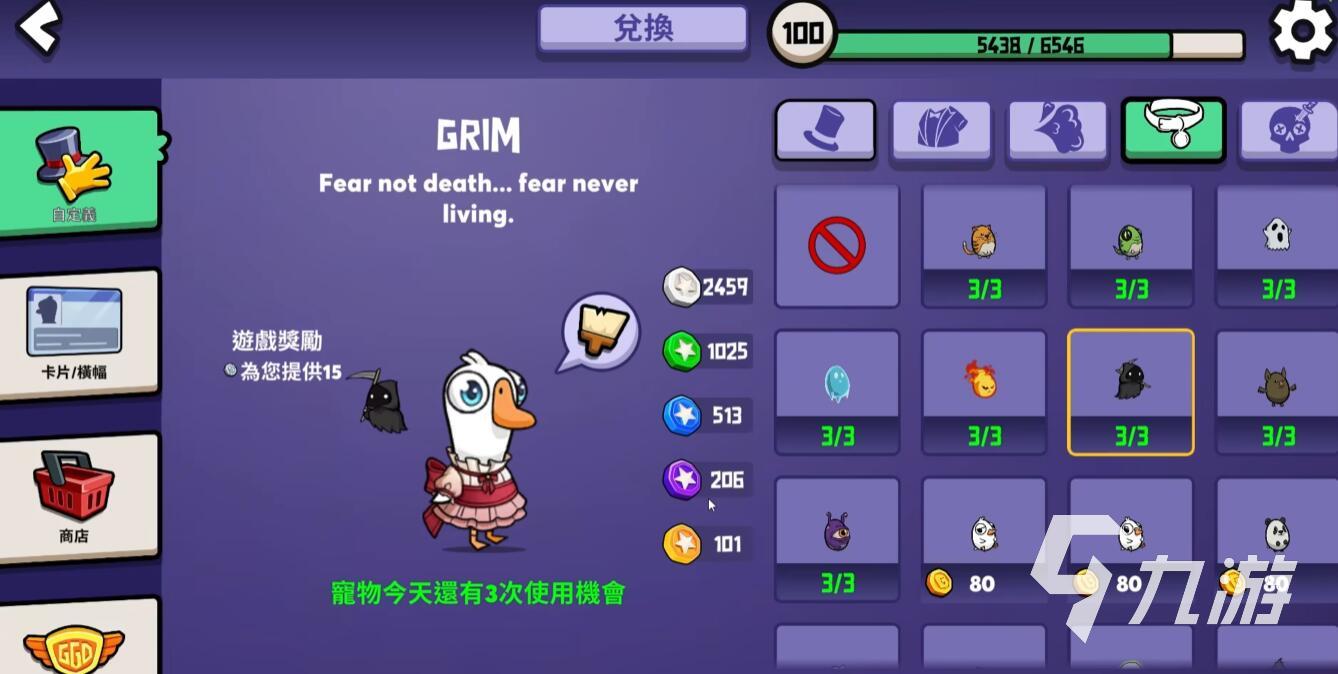Click the 兌換 redeem button
Viewport: 1338px width, 674px height.
643,29
